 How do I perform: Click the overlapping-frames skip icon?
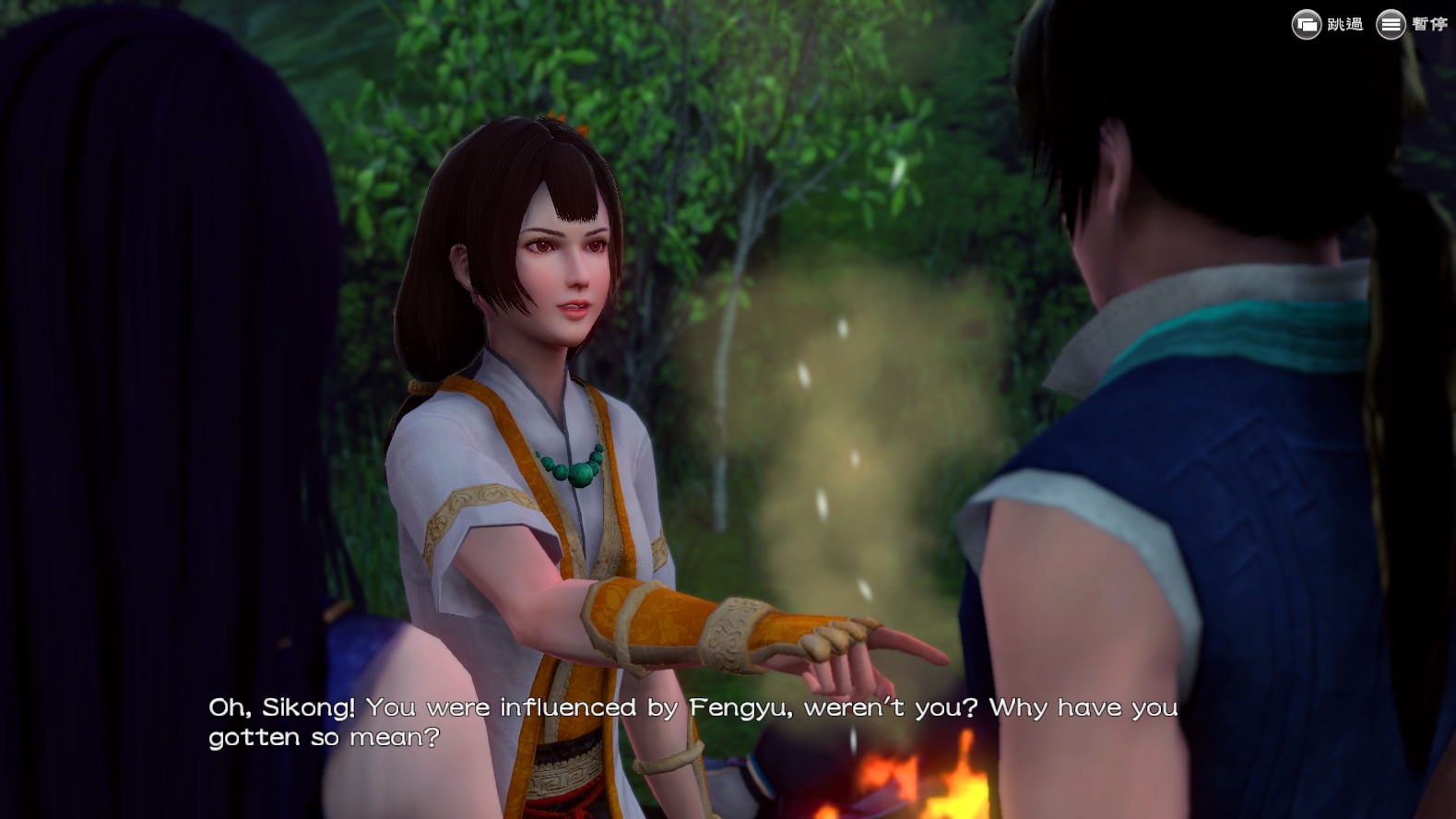point(1307,25)
